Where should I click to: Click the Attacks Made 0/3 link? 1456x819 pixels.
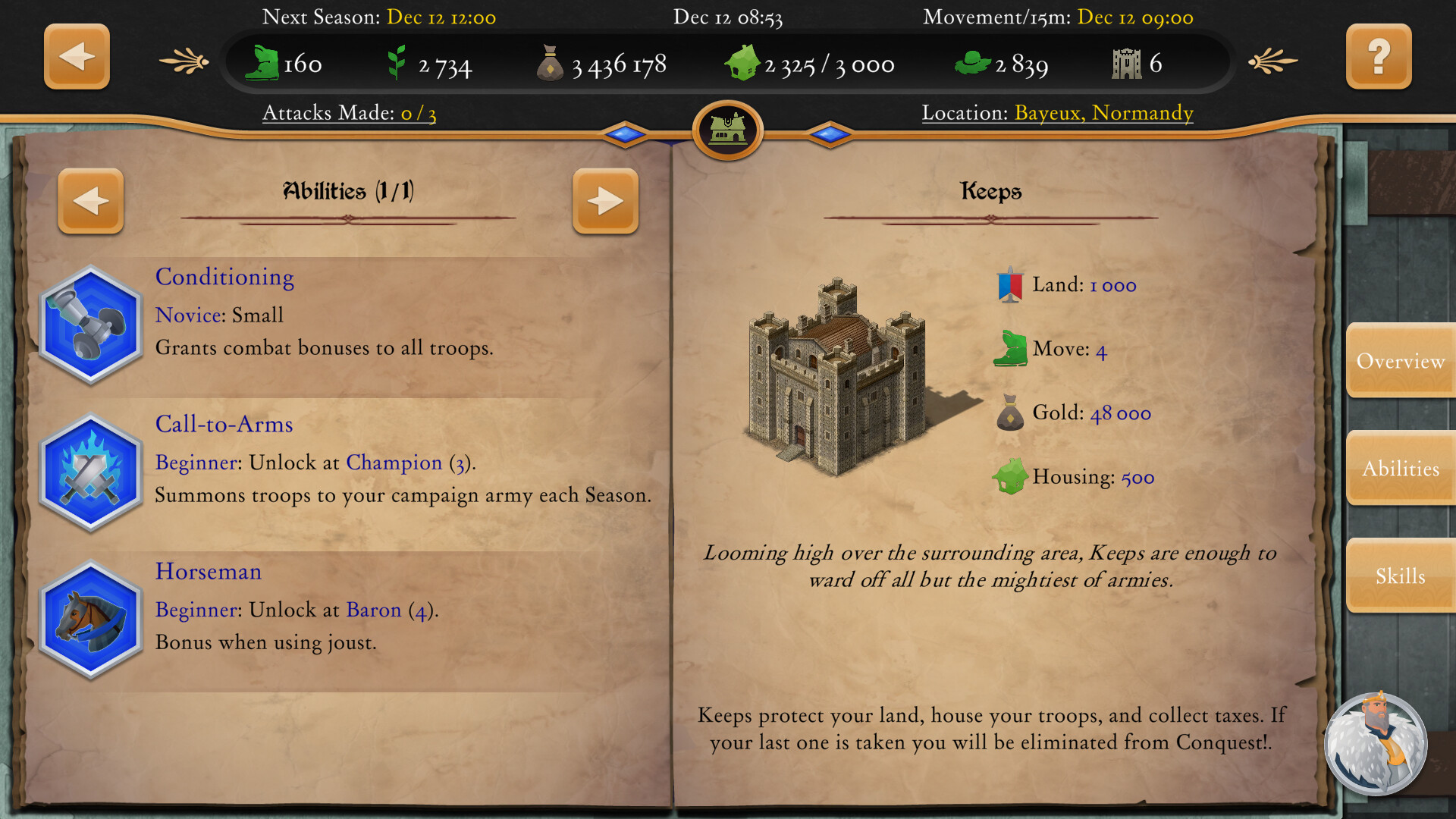point(350,112)
